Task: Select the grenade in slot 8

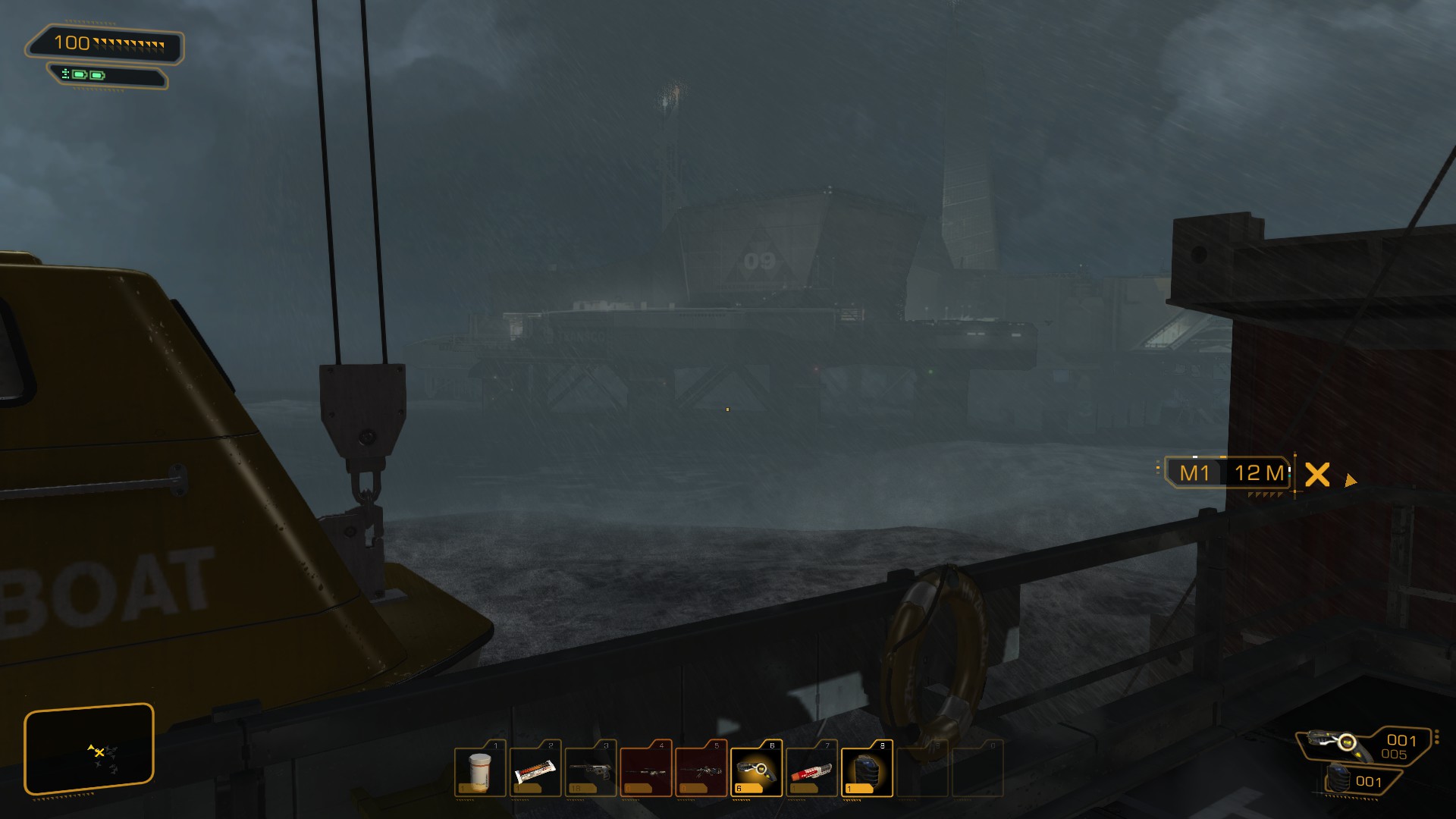Action: [867, 769]
